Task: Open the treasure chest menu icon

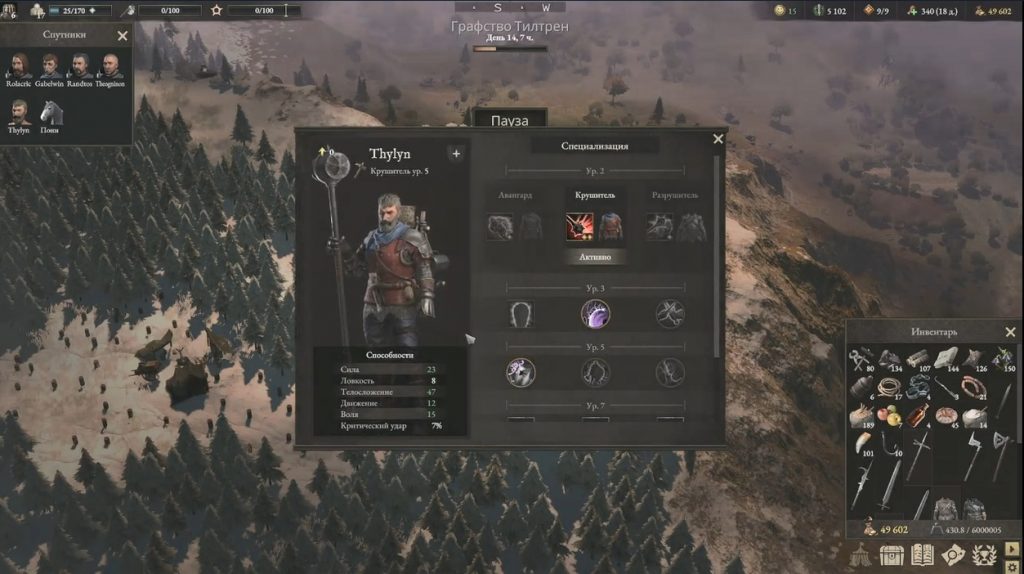Action: pos(891,555)
